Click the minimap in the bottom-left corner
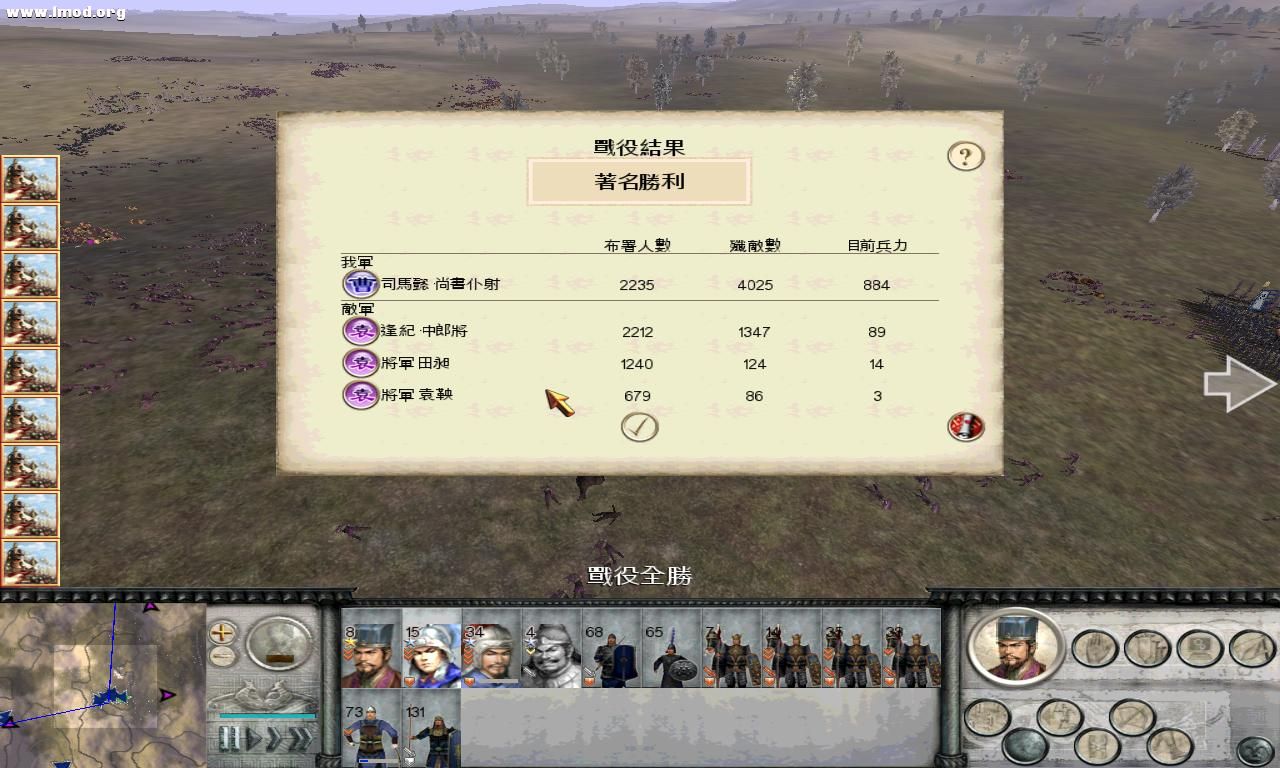This screenshot has width=1280, height=768. 100,690
